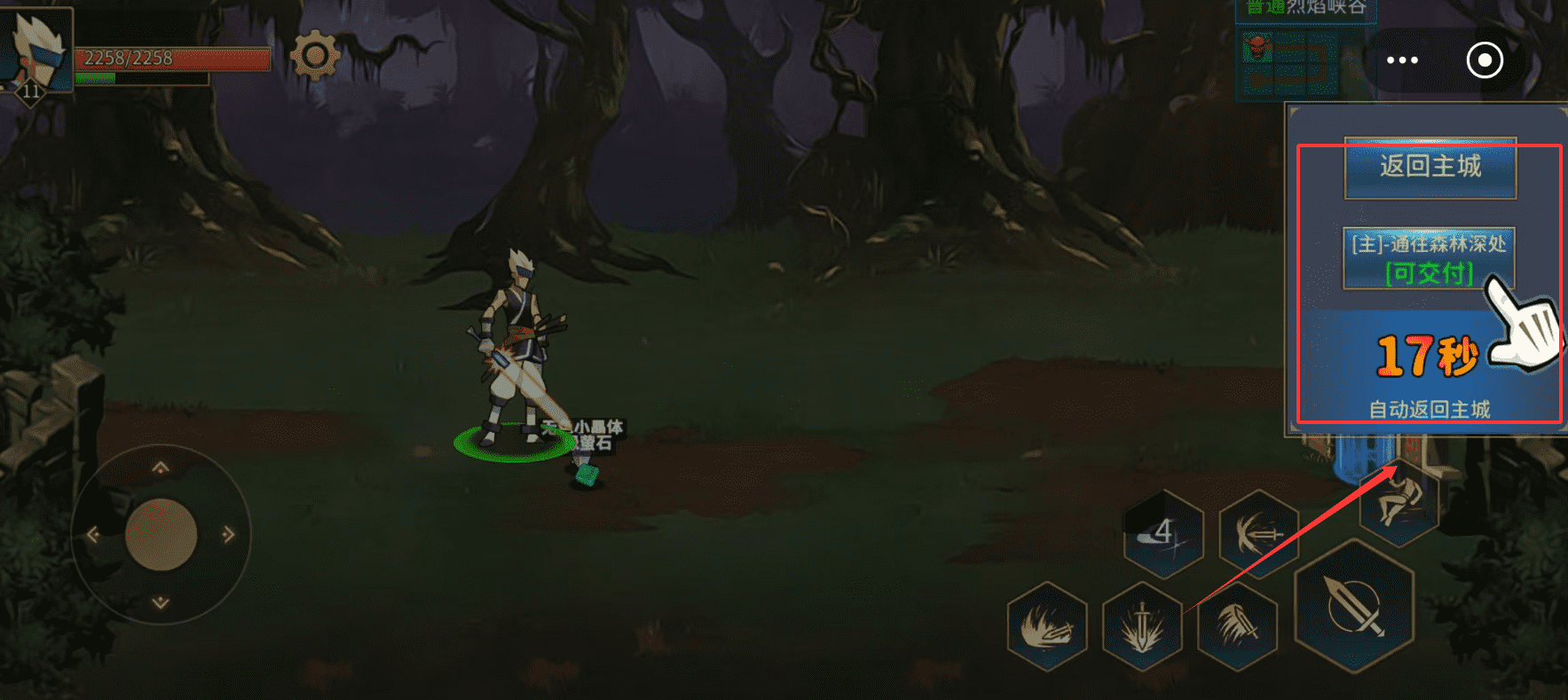Use the basic sword attack button
The height and width of the screenshot is (700, 1568).
(1353, 606)
